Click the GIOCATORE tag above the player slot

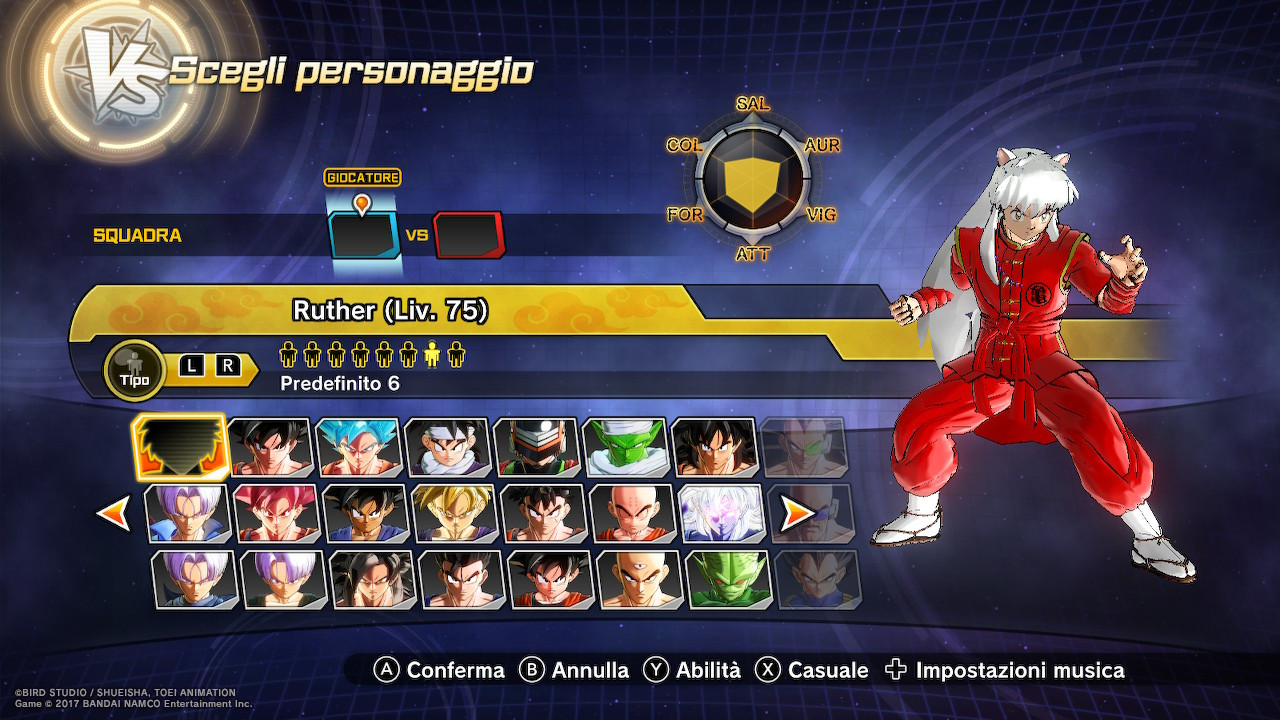[363, 178]
